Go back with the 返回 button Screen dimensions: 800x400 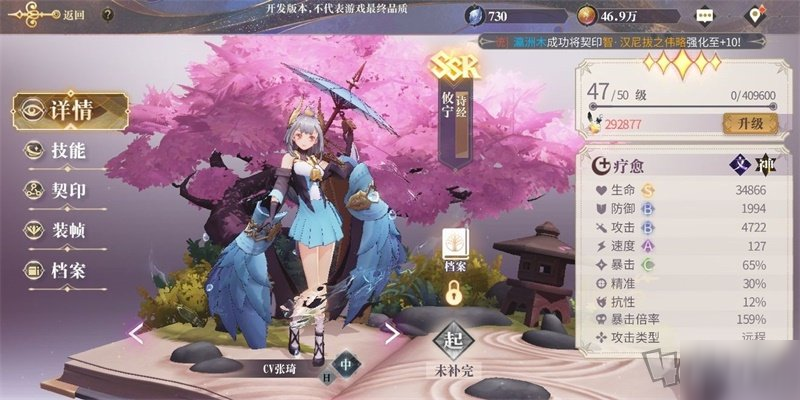coord(58,15)
